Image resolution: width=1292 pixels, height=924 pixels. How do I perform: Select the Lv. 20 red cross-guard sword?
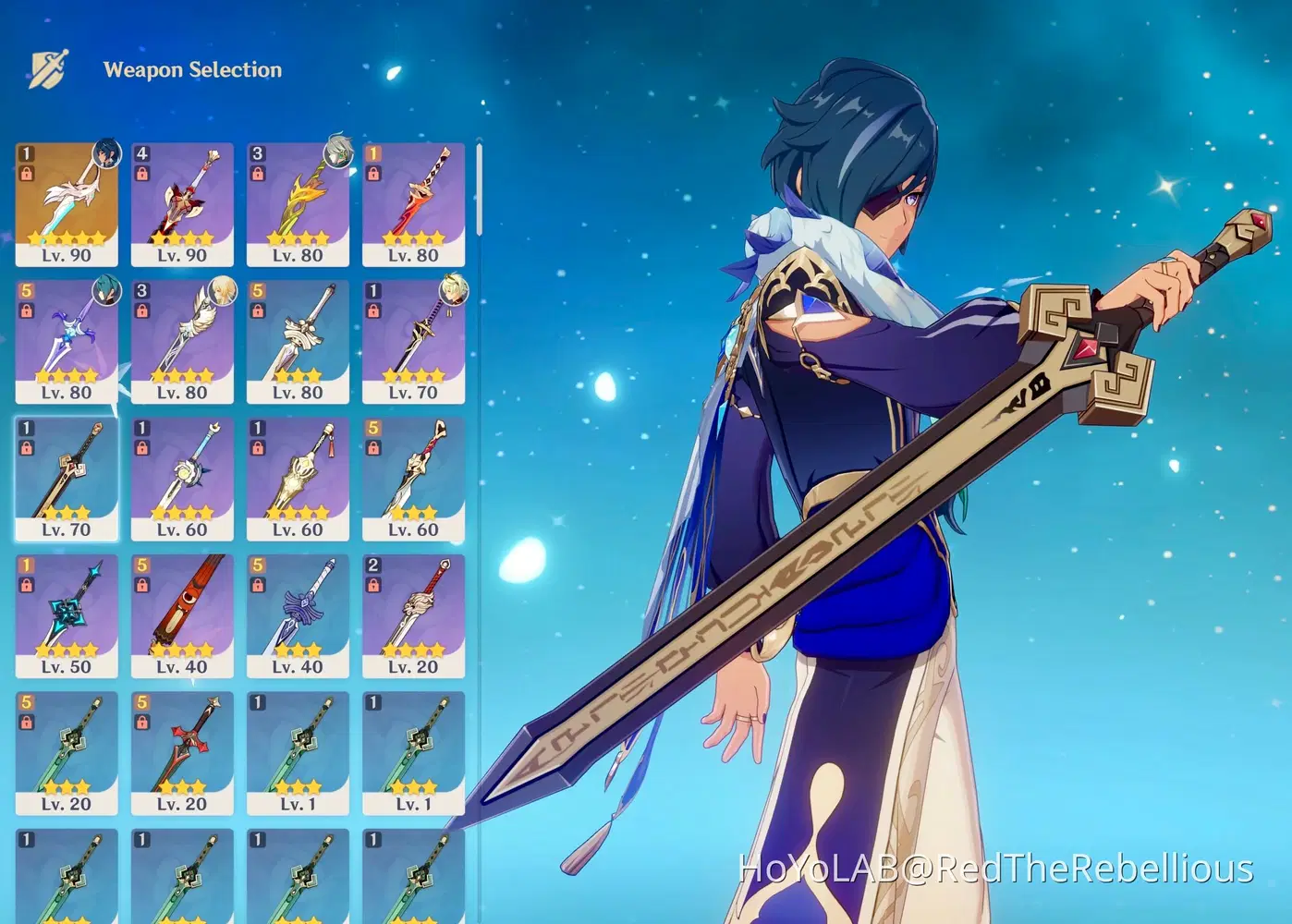(182, 753)
